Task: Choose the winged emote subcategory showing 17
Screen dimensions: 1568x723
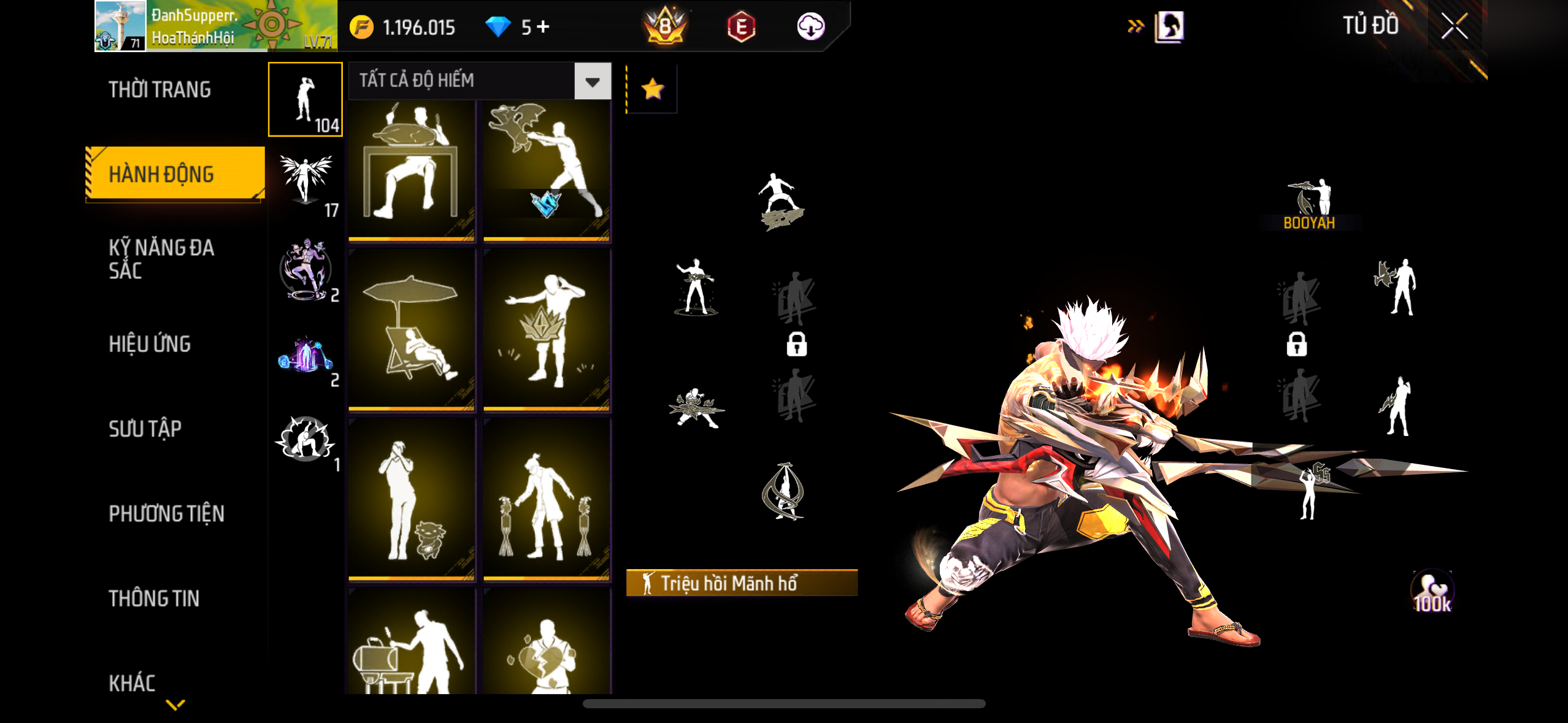Action: tap(306, 184)
